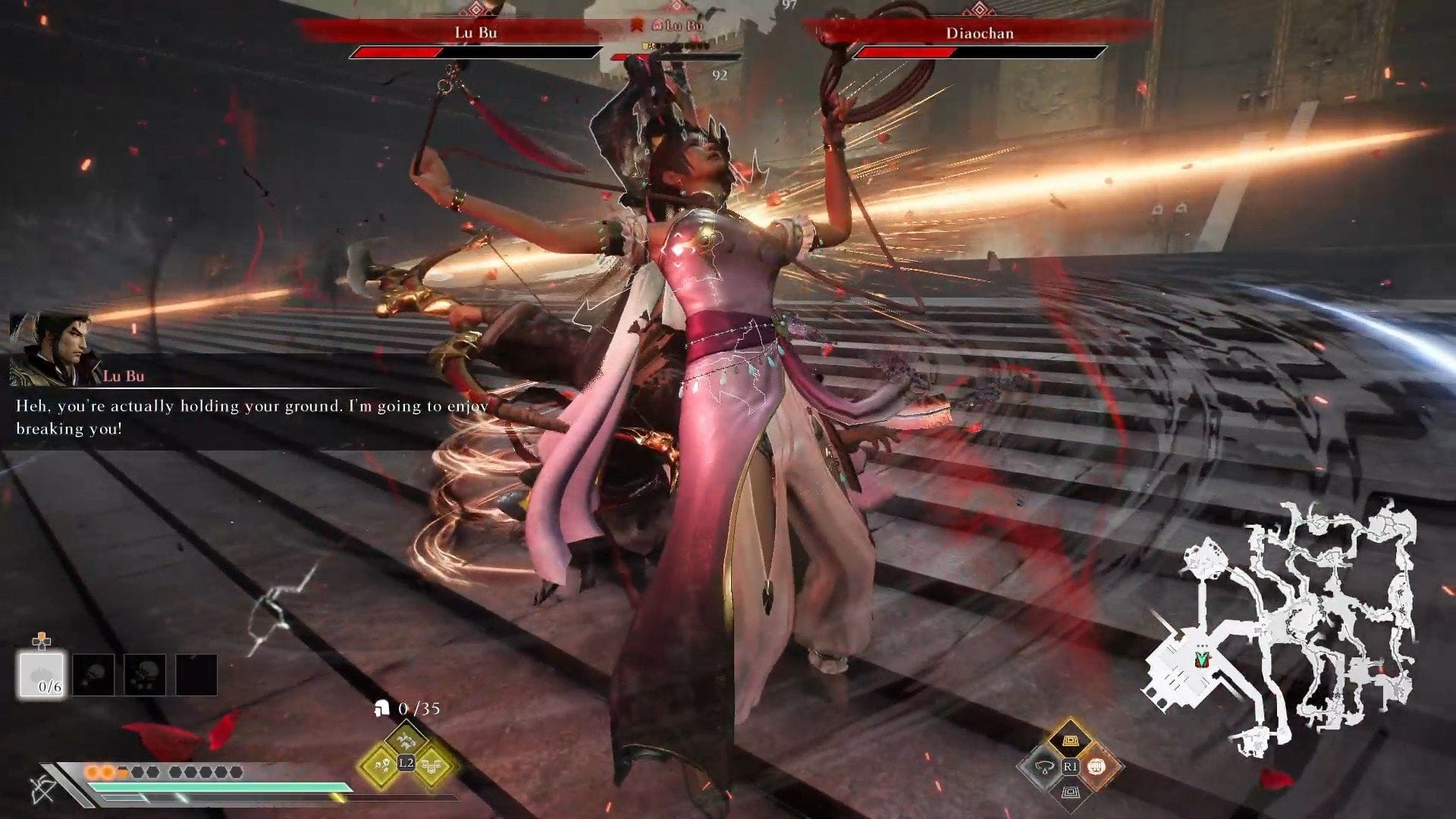Activate the top tactic in the yellow diamond
The width and height of the screenshot is (1456, 819).
pos(406,737)
